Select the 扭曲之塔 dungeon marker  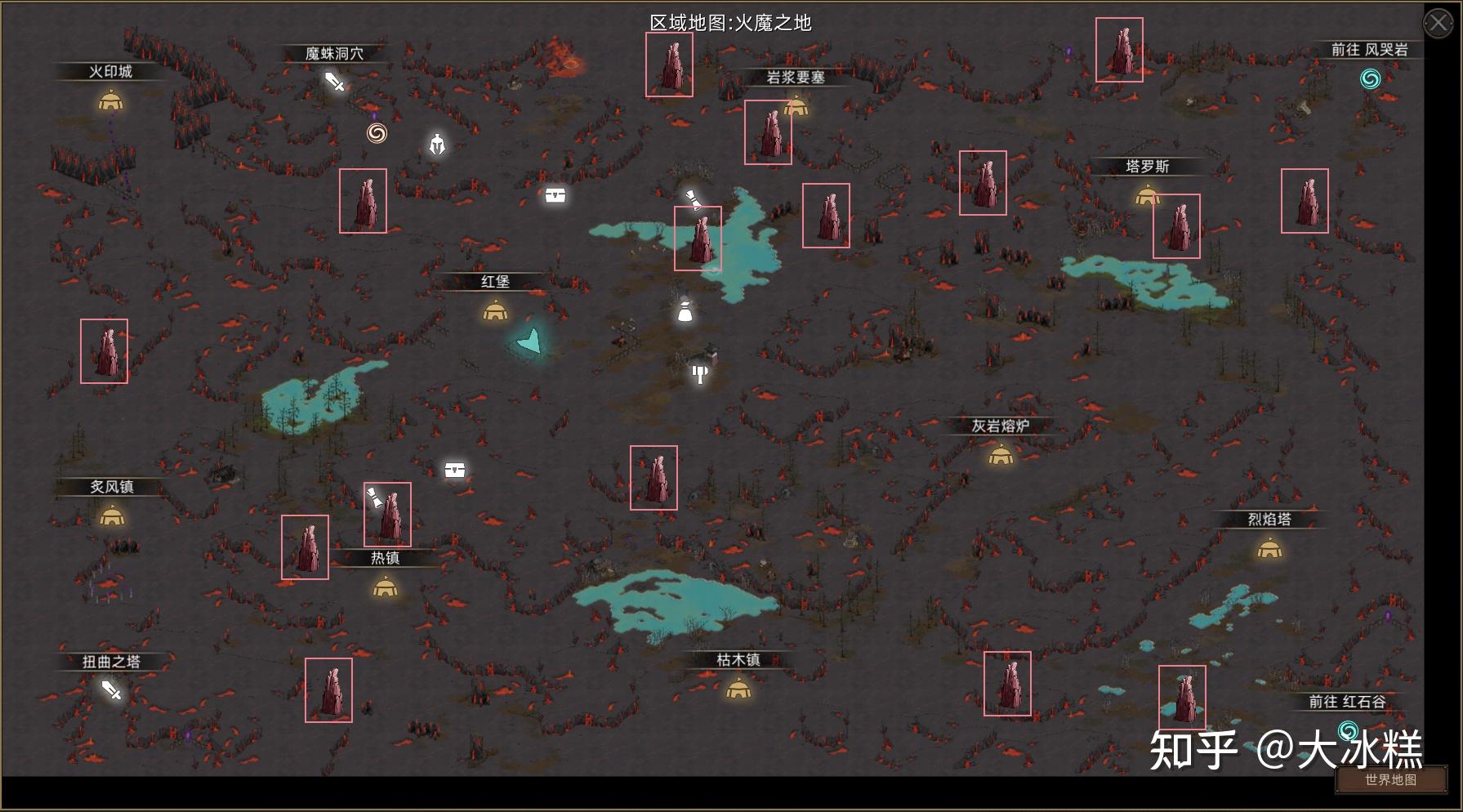(111, 691)
